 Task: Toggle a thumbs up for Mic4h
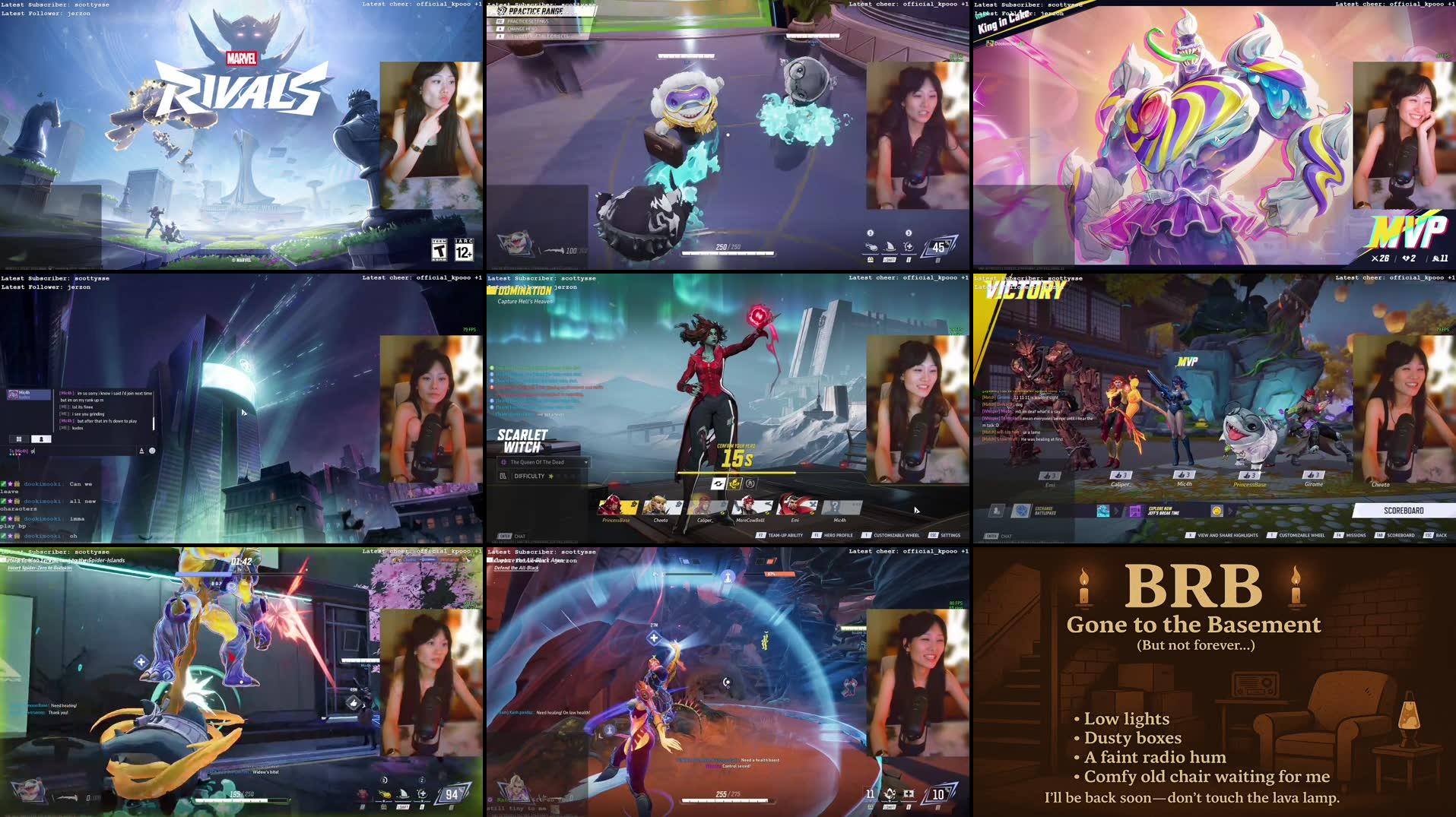click(1184, 475)
